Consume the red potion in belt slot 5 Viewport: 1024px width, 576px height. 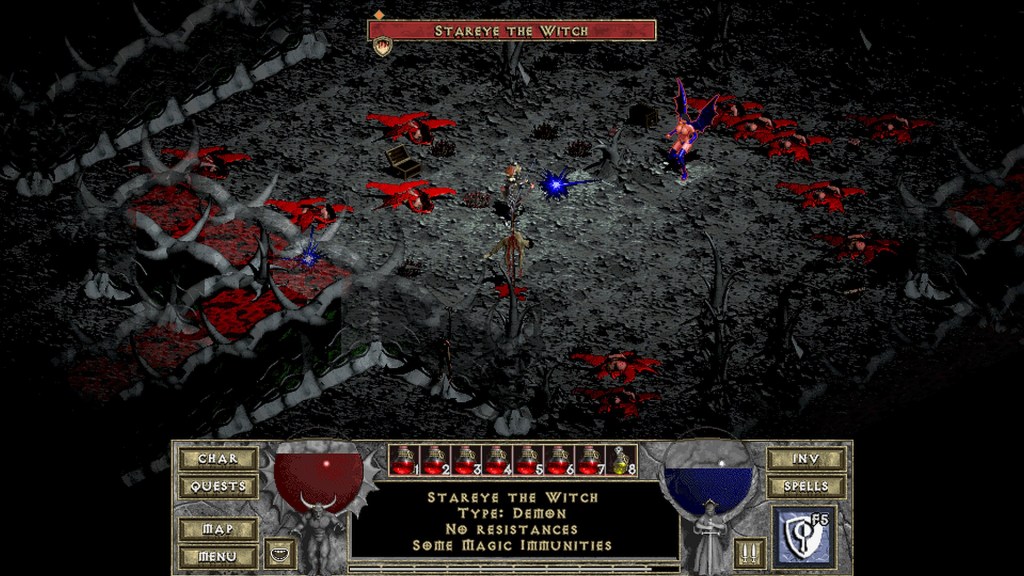coord(527,460)
